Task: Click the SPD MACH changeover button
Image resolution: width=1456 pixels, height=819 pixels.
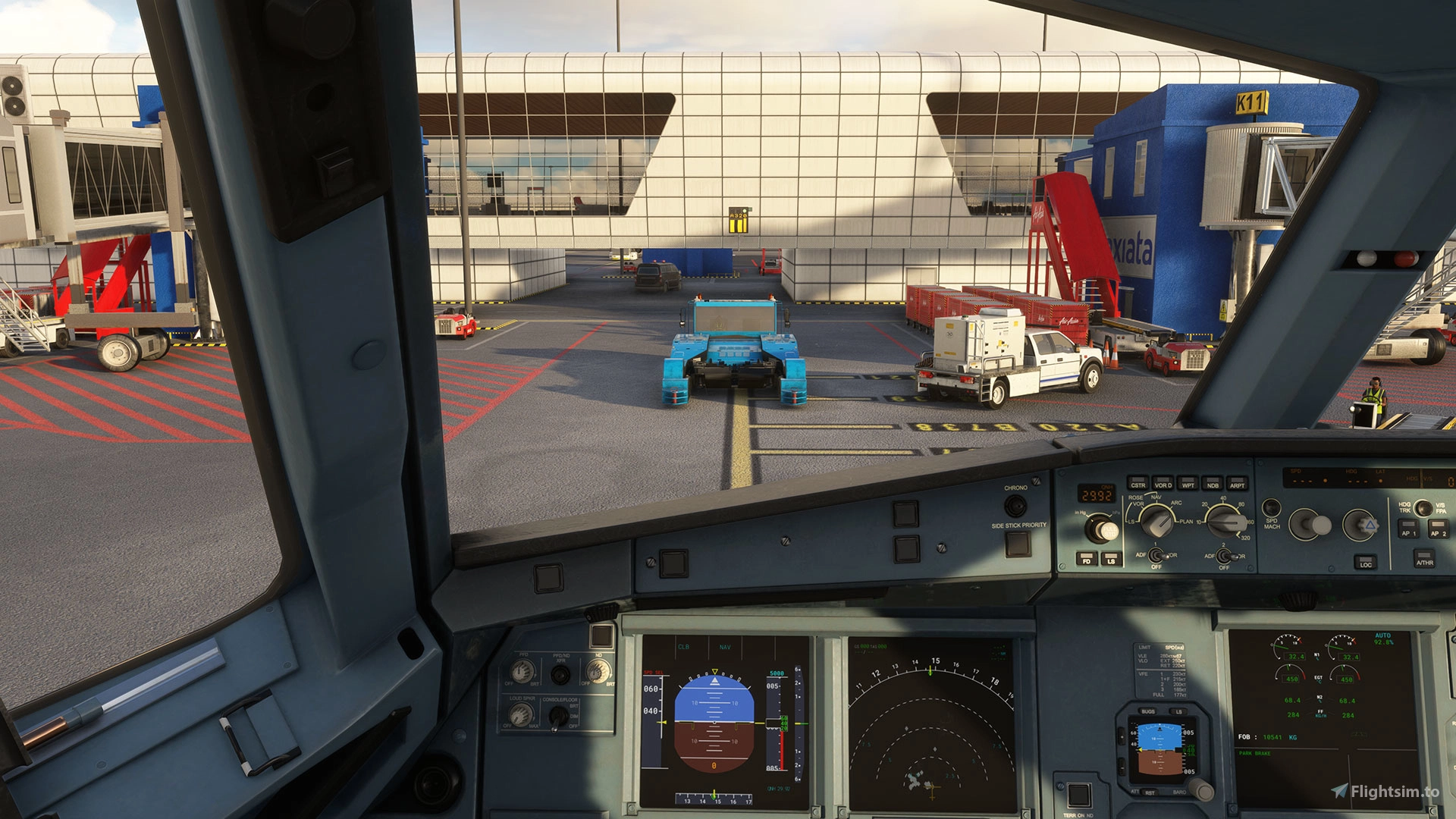Action: [x=1272, y=507]
